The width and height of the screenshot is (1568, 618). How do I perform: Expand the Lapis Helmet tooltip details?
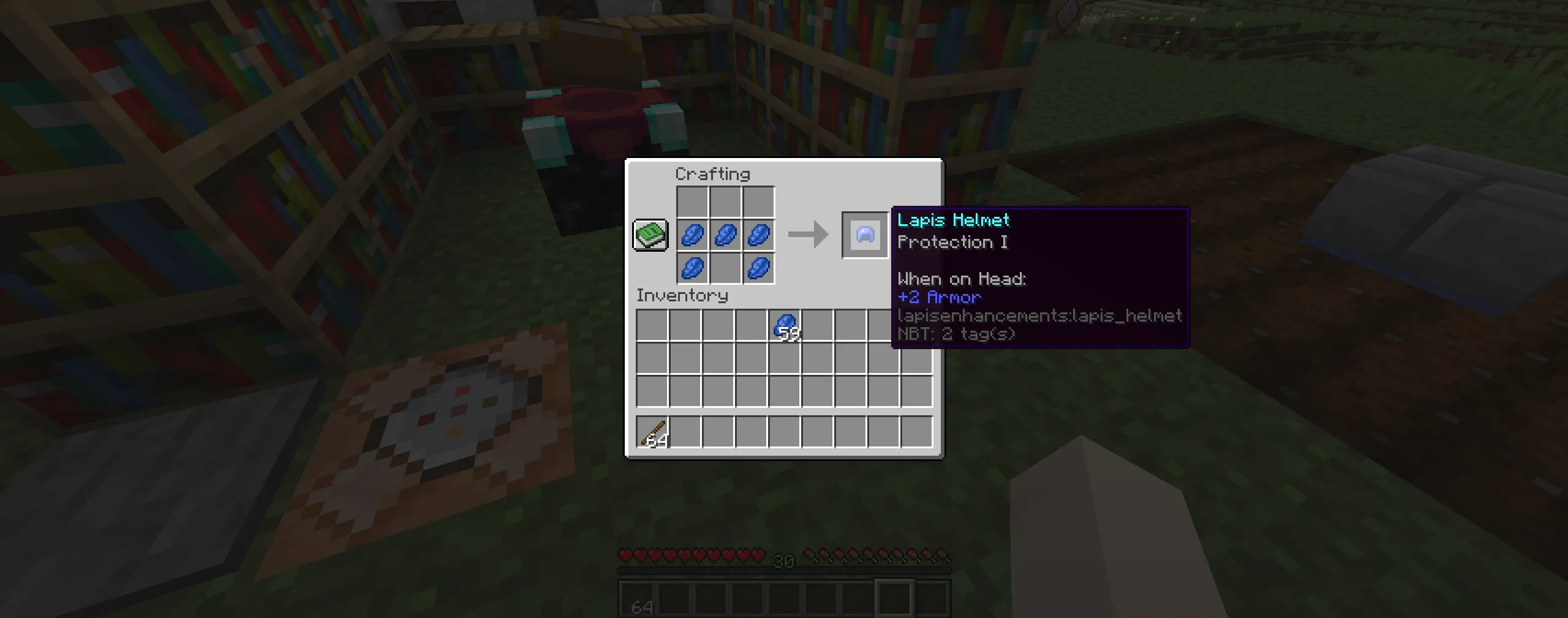coord(953,220)
